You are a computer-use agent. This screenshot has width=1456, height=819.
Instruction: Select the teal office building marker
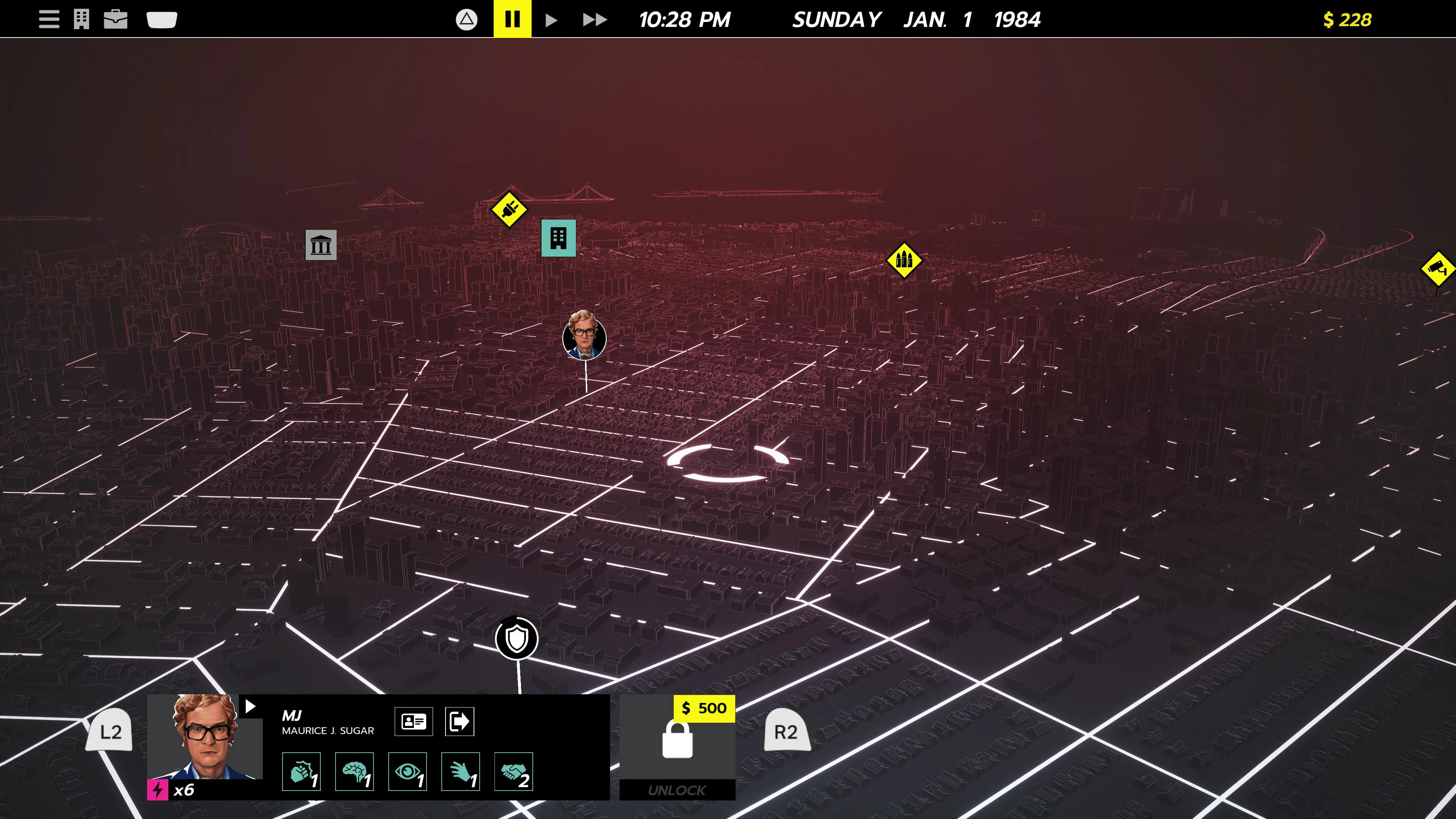[x=559, y=238]
